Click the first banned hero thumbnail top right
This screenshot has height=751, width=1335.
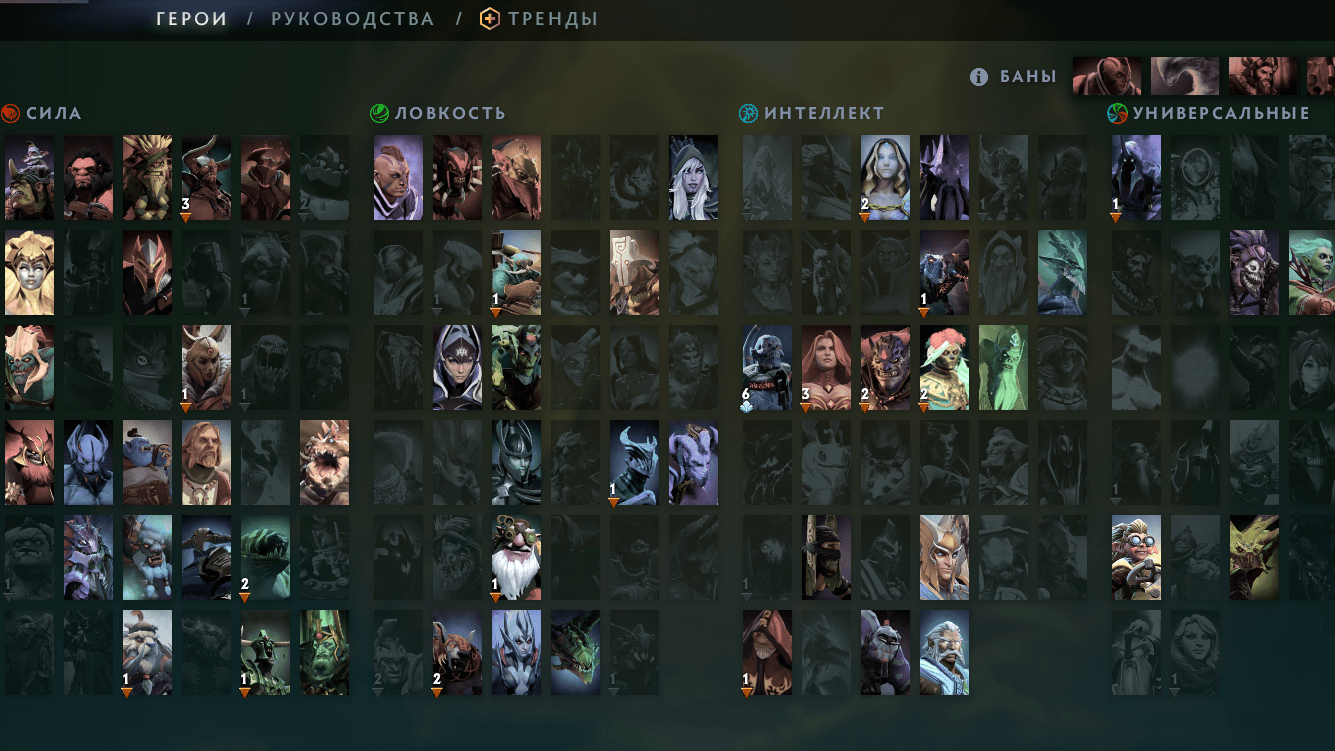(x=1105, y=75)
